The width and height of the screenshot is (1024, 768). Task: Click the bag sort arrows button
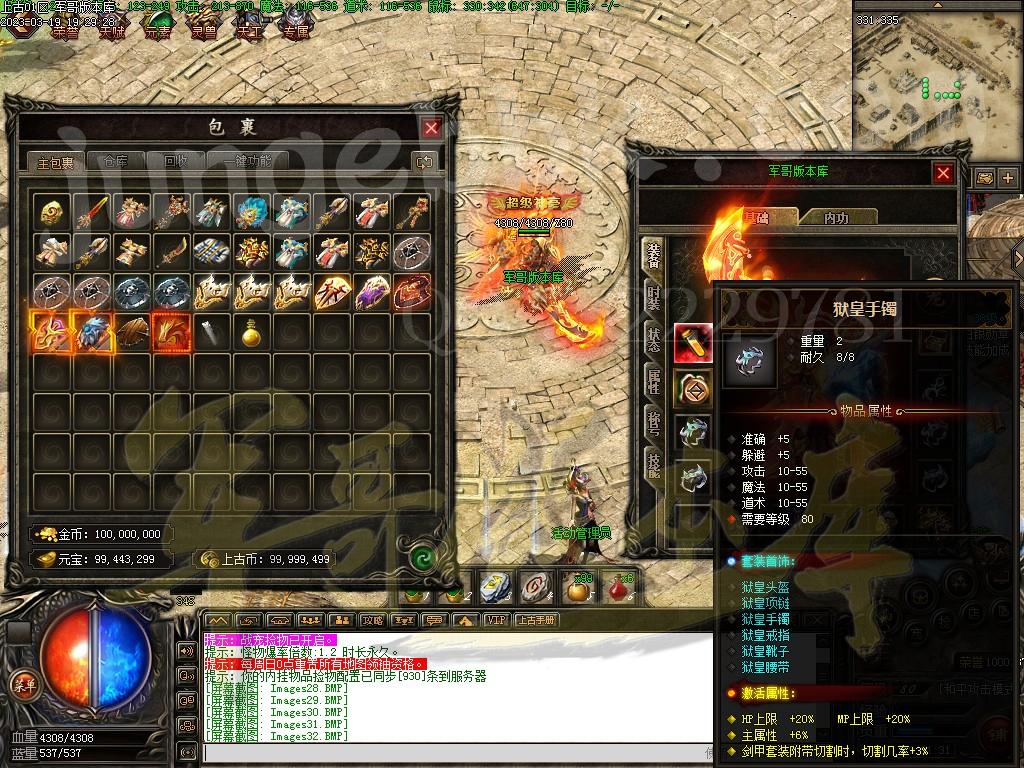pos(424,161)
